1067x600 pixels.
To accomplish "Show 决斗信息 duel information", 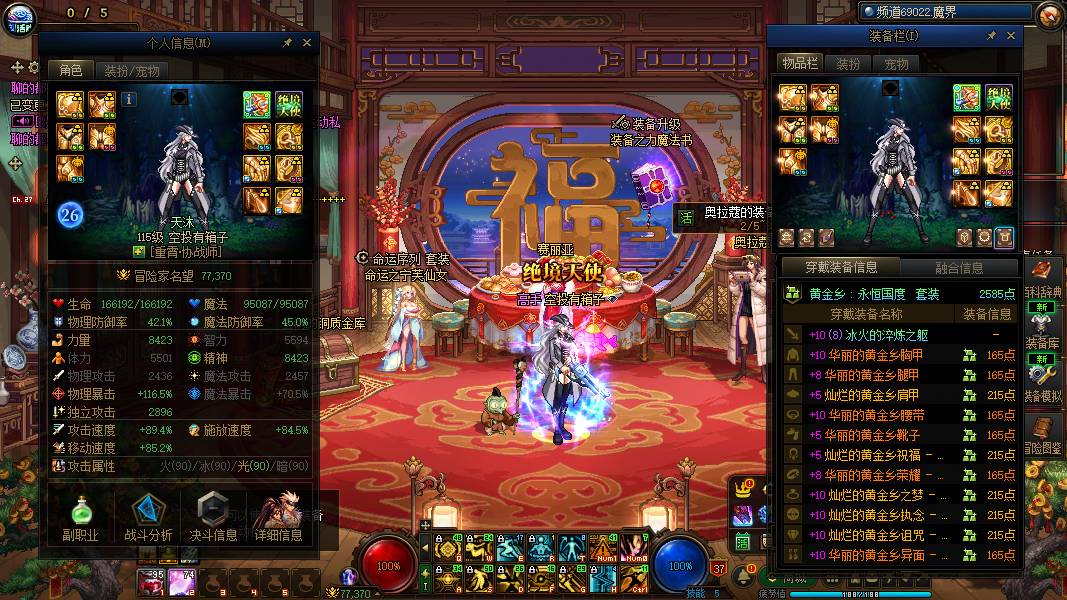I will [213, 518].
